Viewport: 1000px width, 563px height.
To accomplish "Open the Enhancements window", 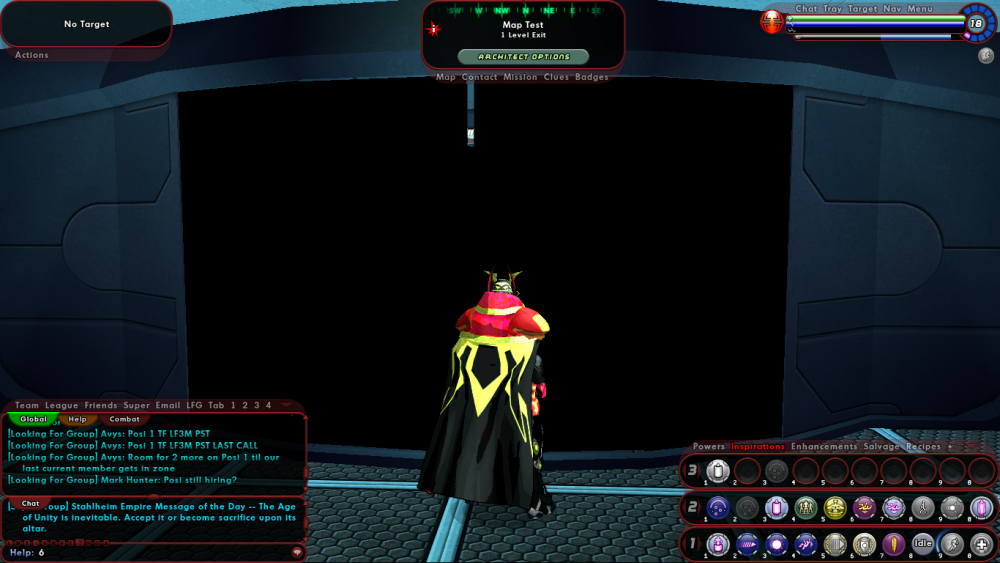I will point(824,446).
